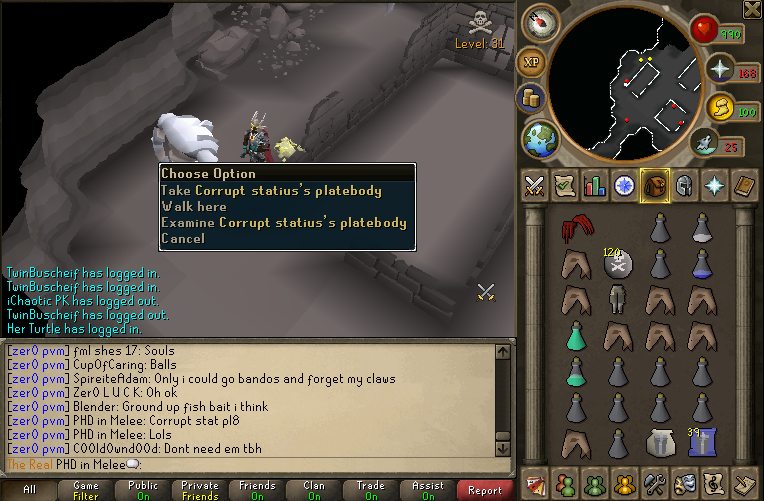
Task: Open the Settings wrench tab
Action: (x=655, y=483)
